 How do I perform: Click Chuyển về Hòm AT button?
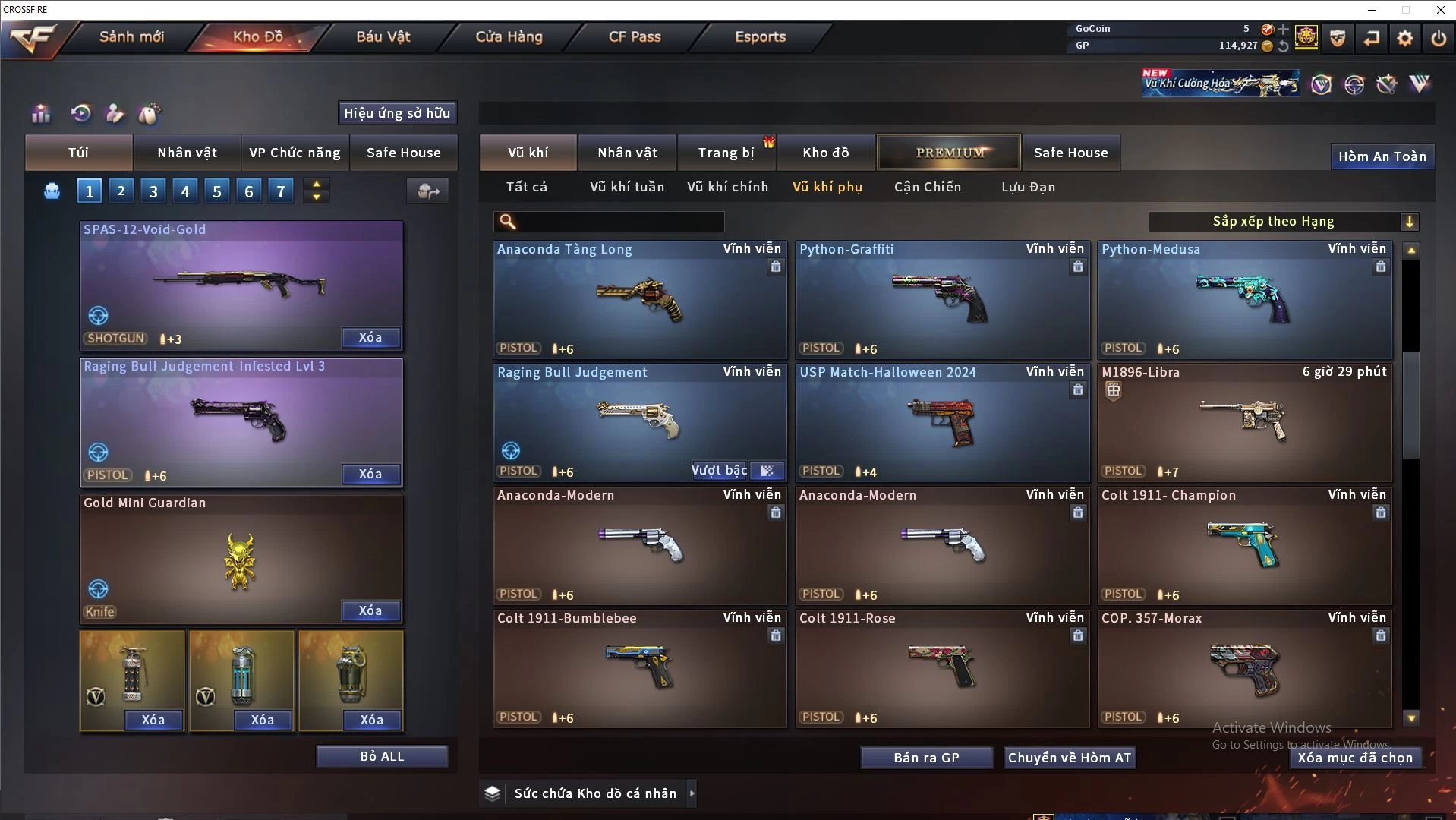coord(1069,758)
